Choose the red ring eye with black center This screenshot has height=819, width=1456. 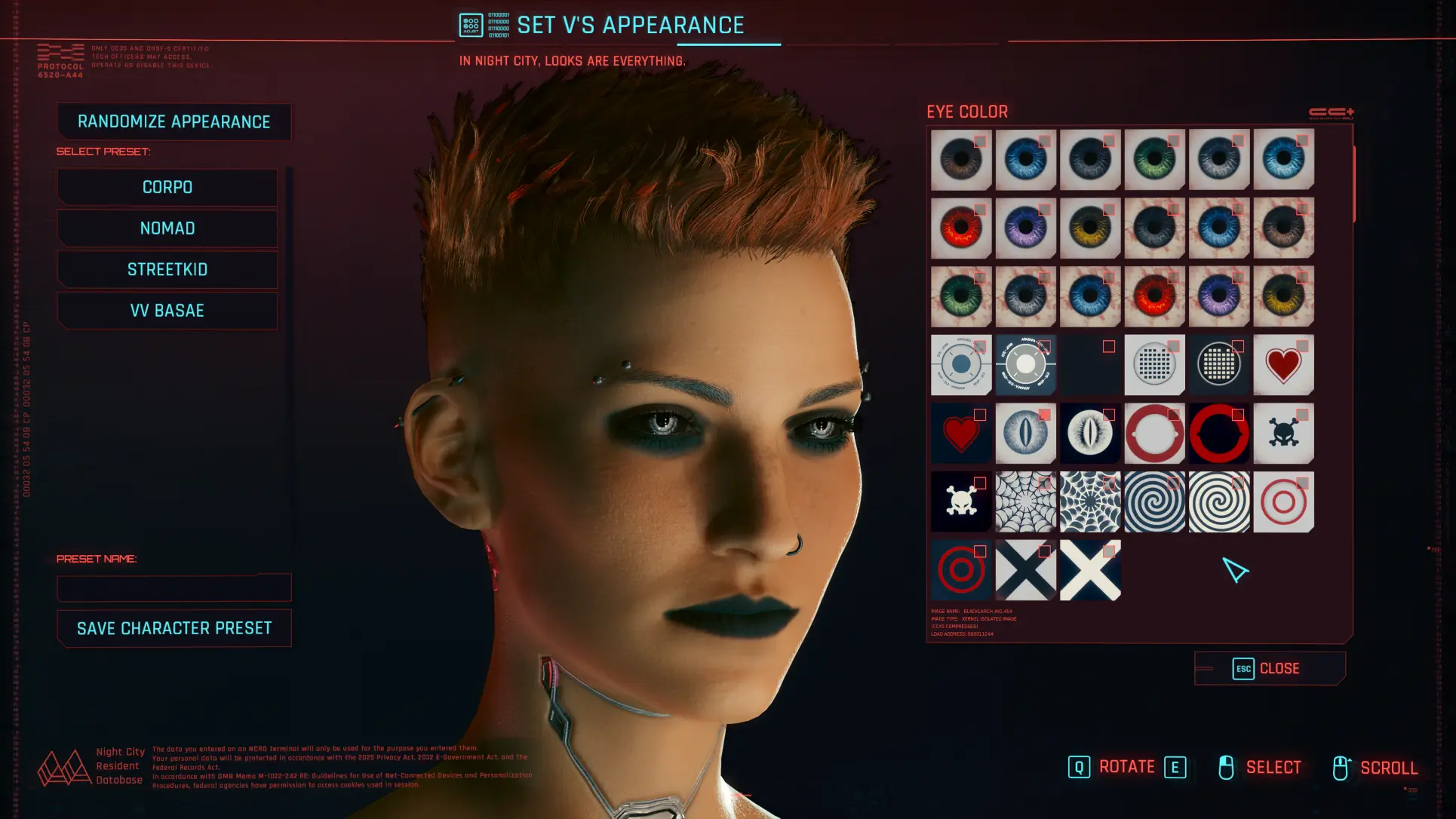(1218, 434)
